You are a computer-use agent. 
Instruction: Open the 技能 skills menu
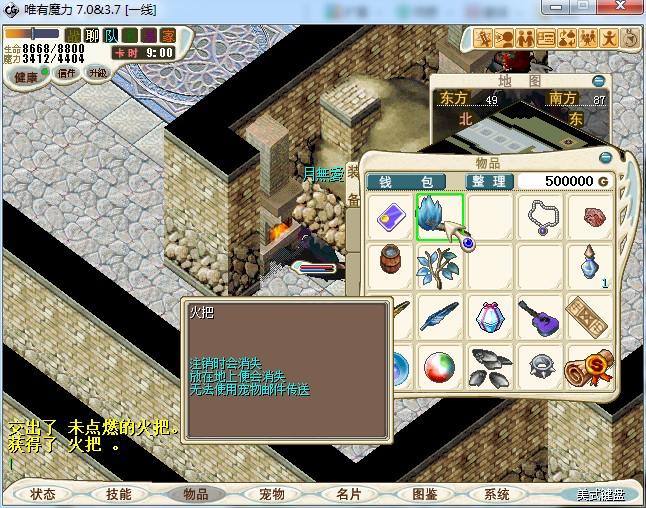118,494
